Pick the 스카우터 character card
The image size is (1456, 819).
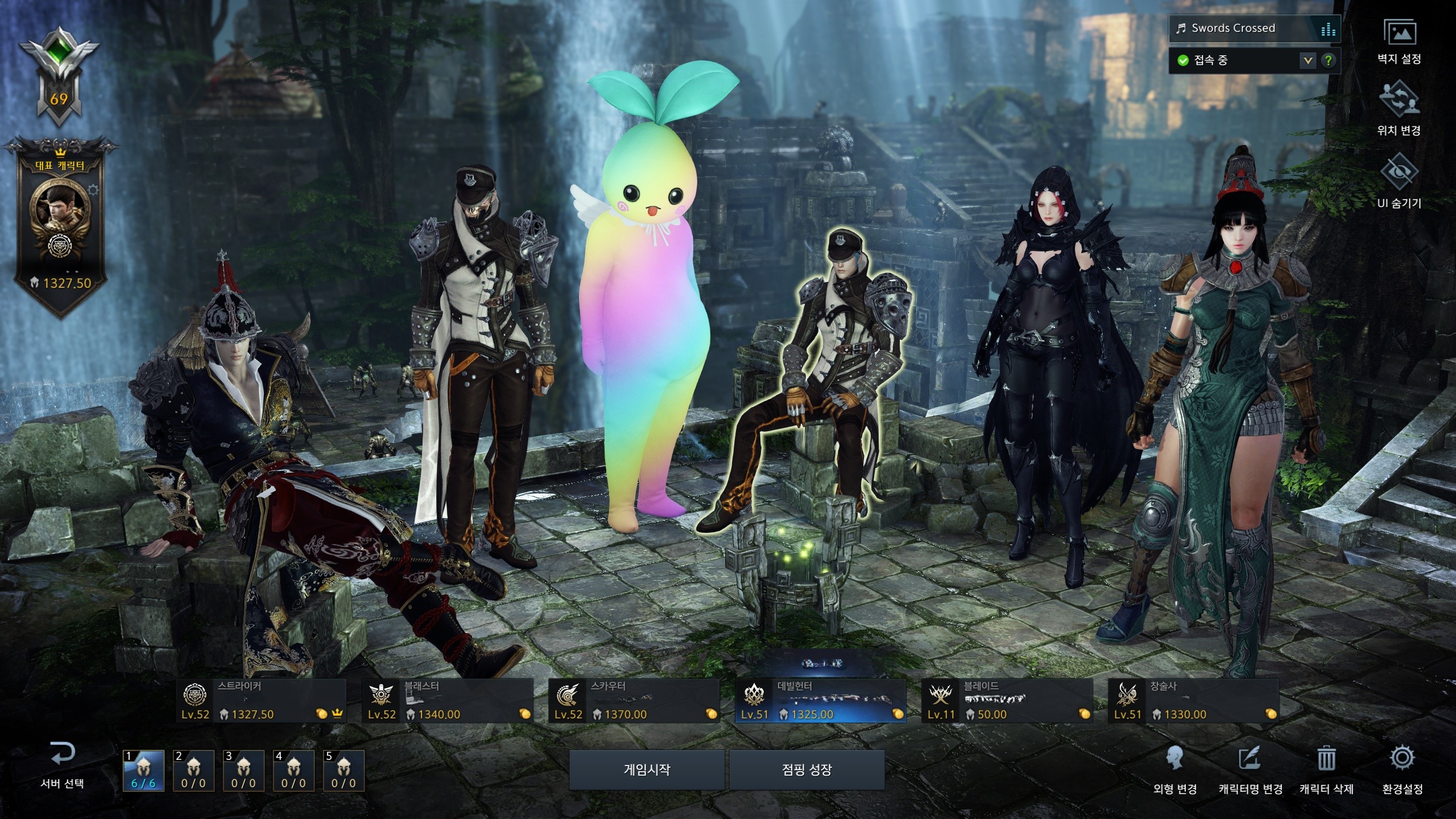634,701
